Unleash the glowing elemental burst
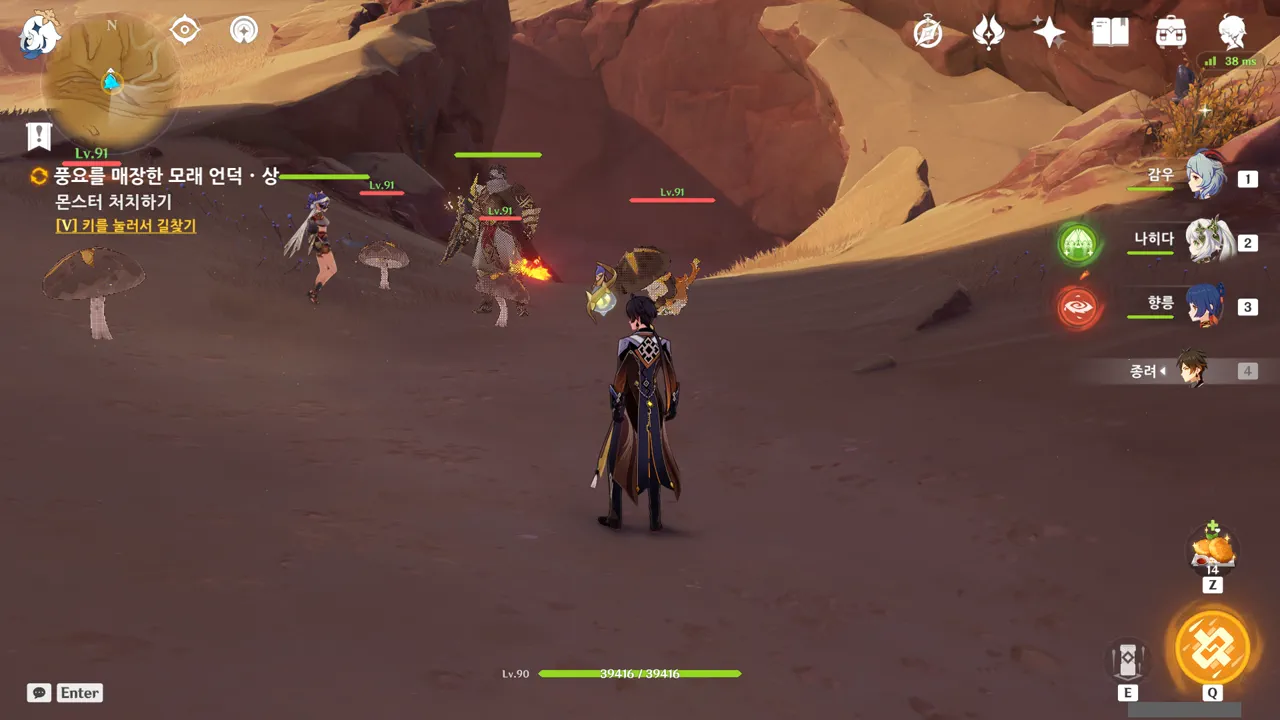Image resolution: width=1280 pixels, height=720 pixels. pyautogui.click(x=1212, y=647)
